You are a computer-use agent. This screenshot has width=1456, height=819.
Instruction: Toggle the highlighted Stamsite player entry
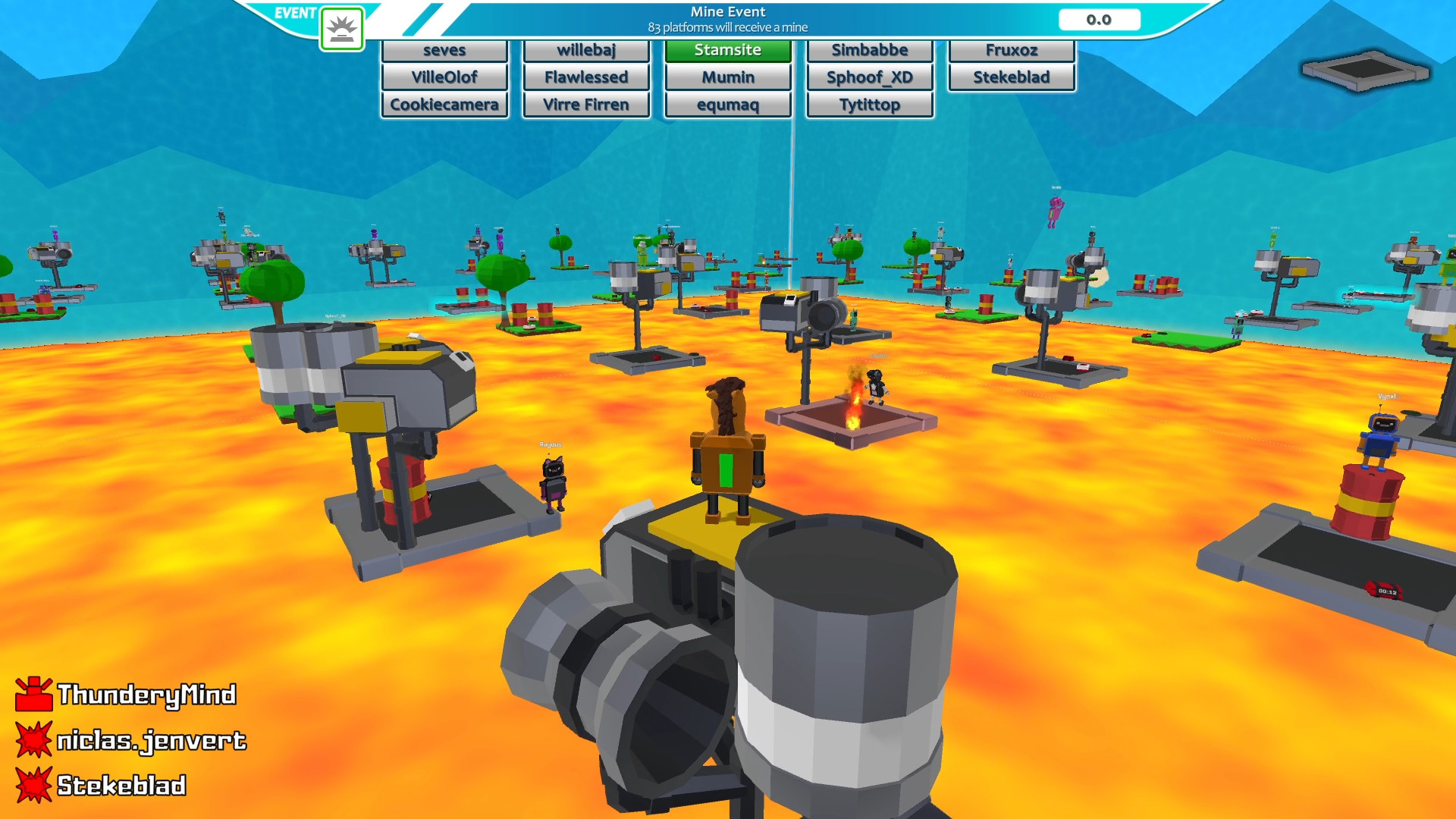(x=727, y=49)
